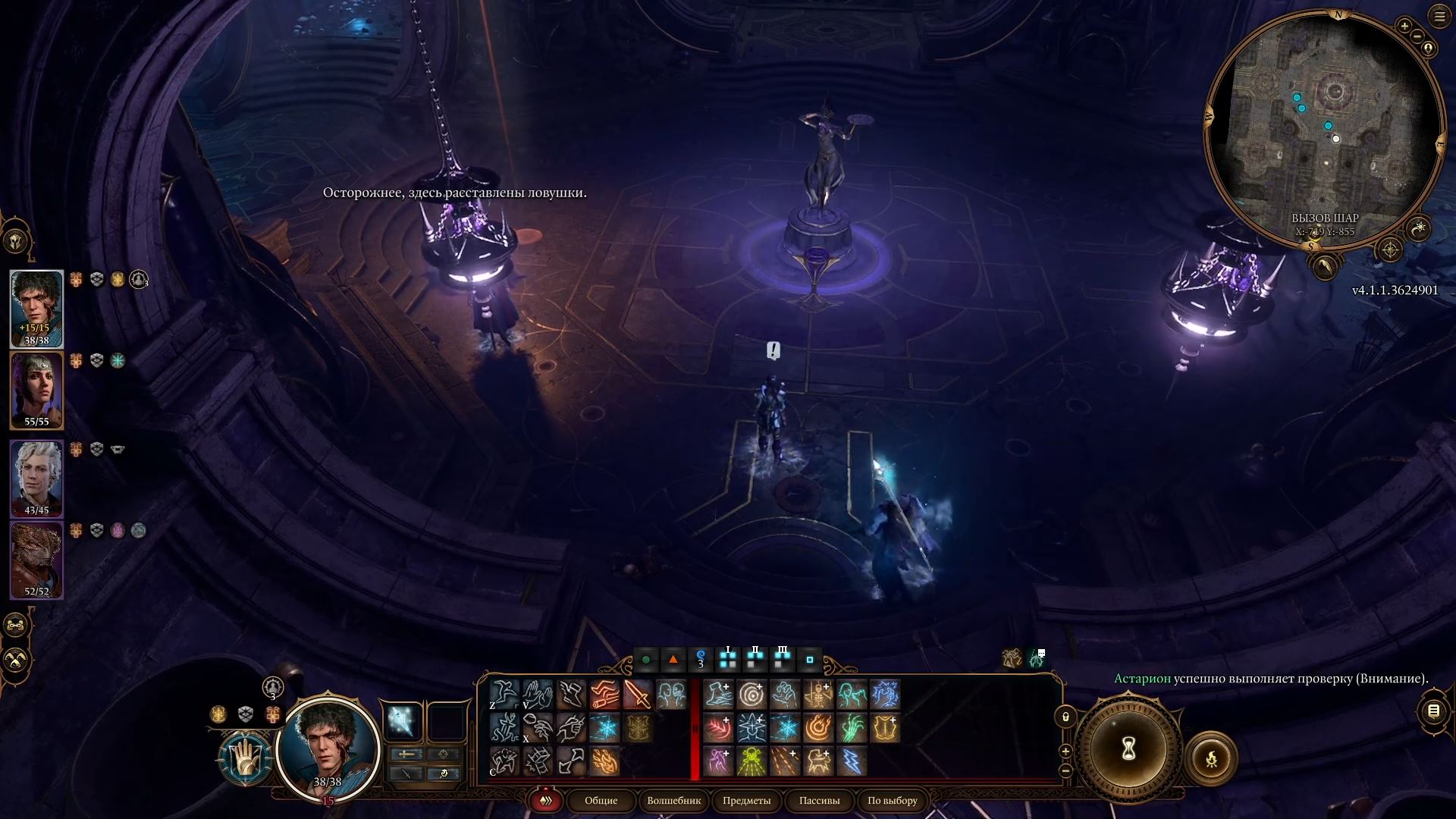Image resolution: width=1456 pixels, height=819 pixels.
Task: Open the main menu hamburger button
Action: click(1439, 16)
